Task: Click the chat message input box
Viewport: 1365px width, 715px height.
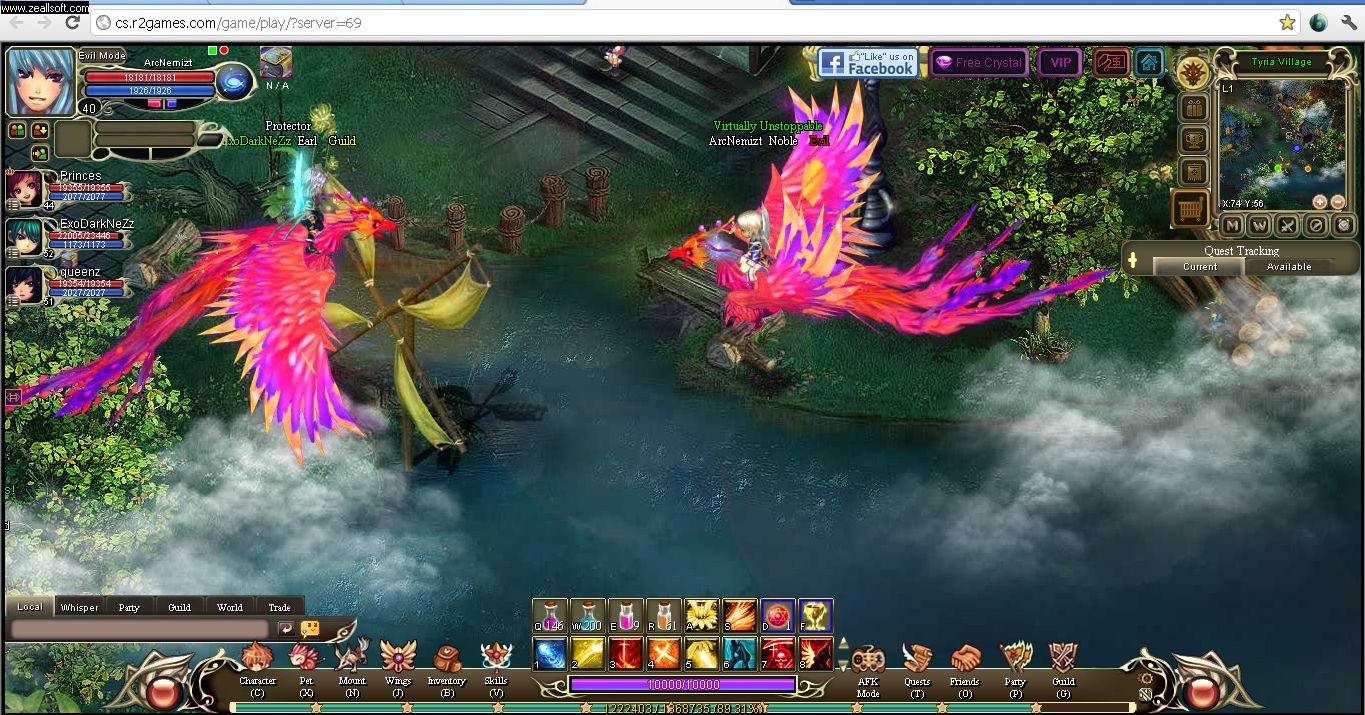Action: (x=139, y=629)
